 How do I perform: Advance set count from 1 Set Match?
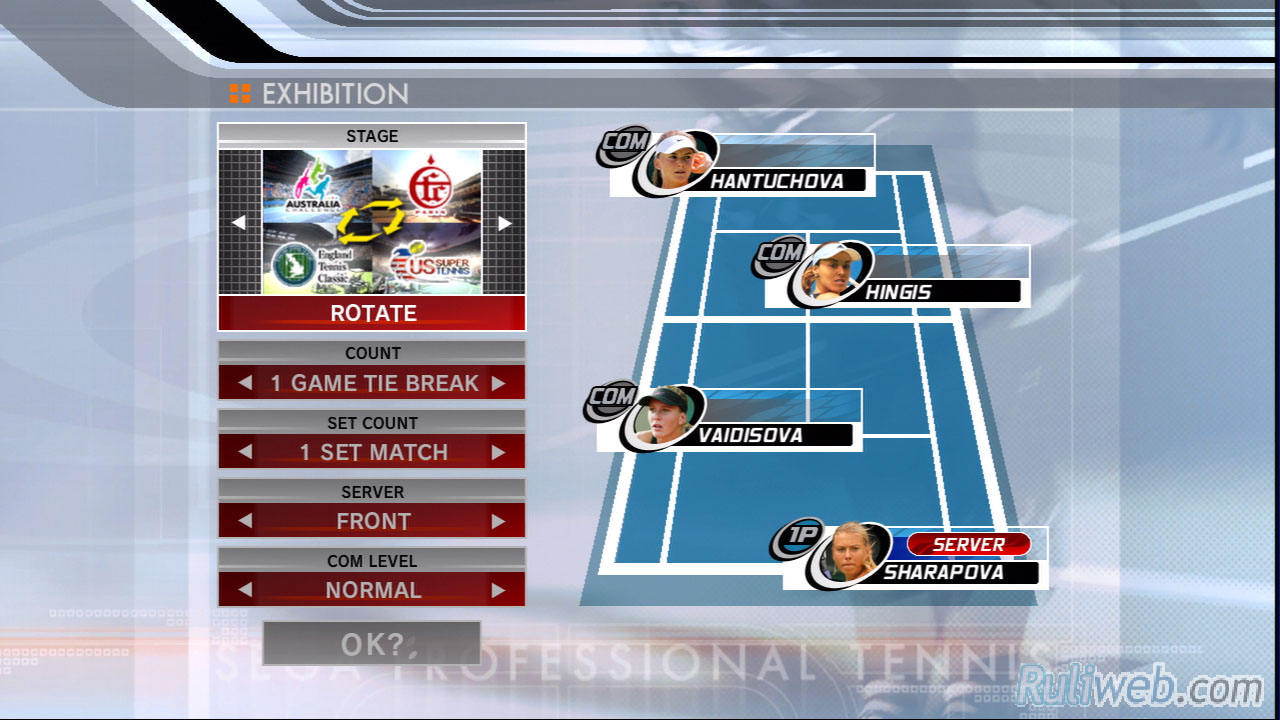pos(498,452)
